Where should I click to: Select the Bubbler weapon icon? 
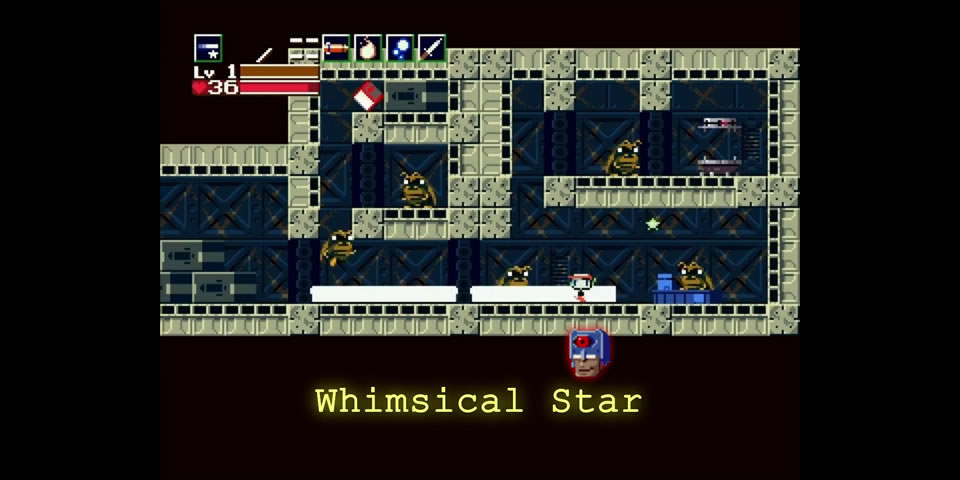[400, 48]
